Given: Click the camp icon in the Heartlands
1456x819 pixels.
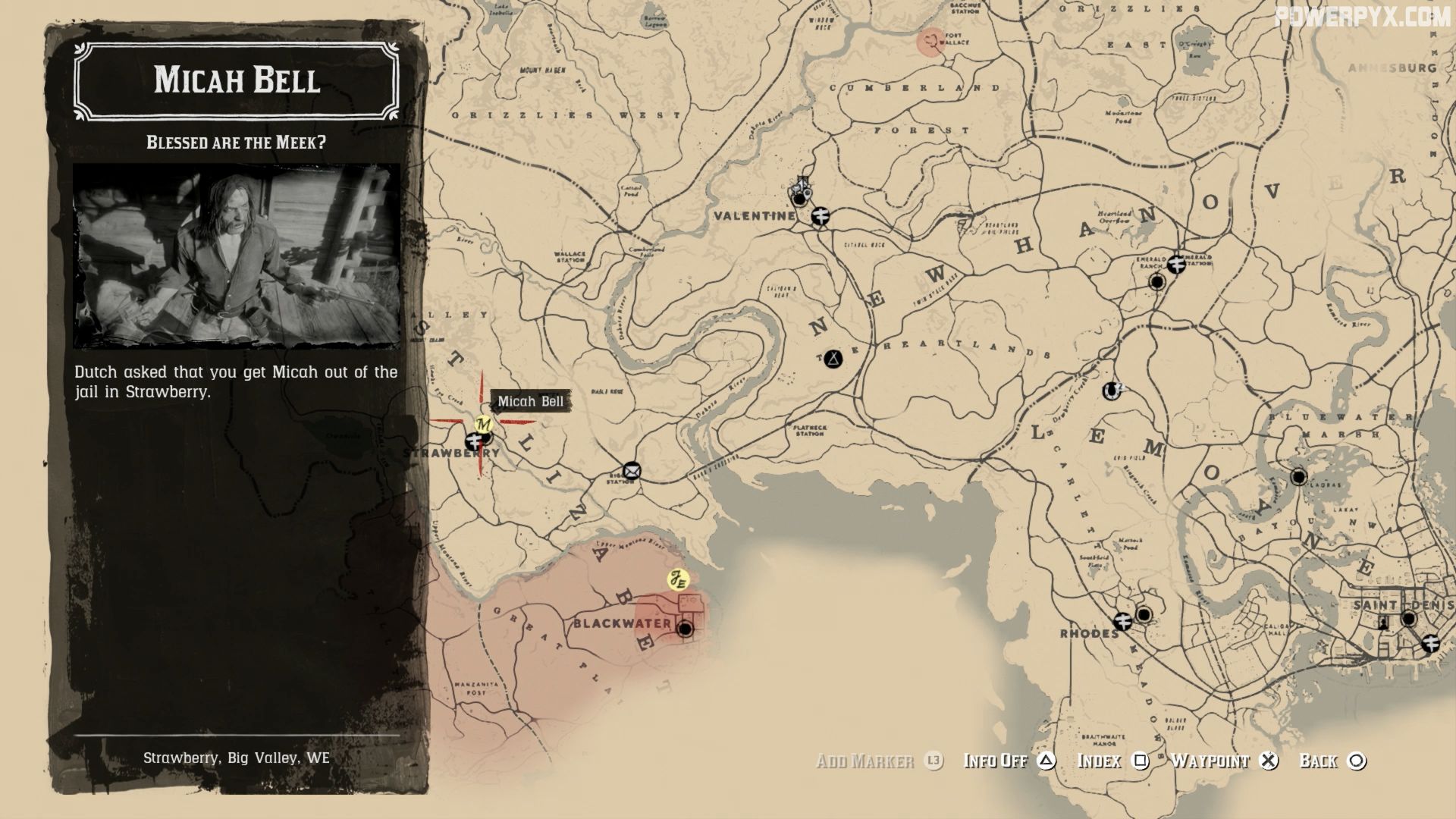Looking at the screenshot, I should [x=832, y=359].
